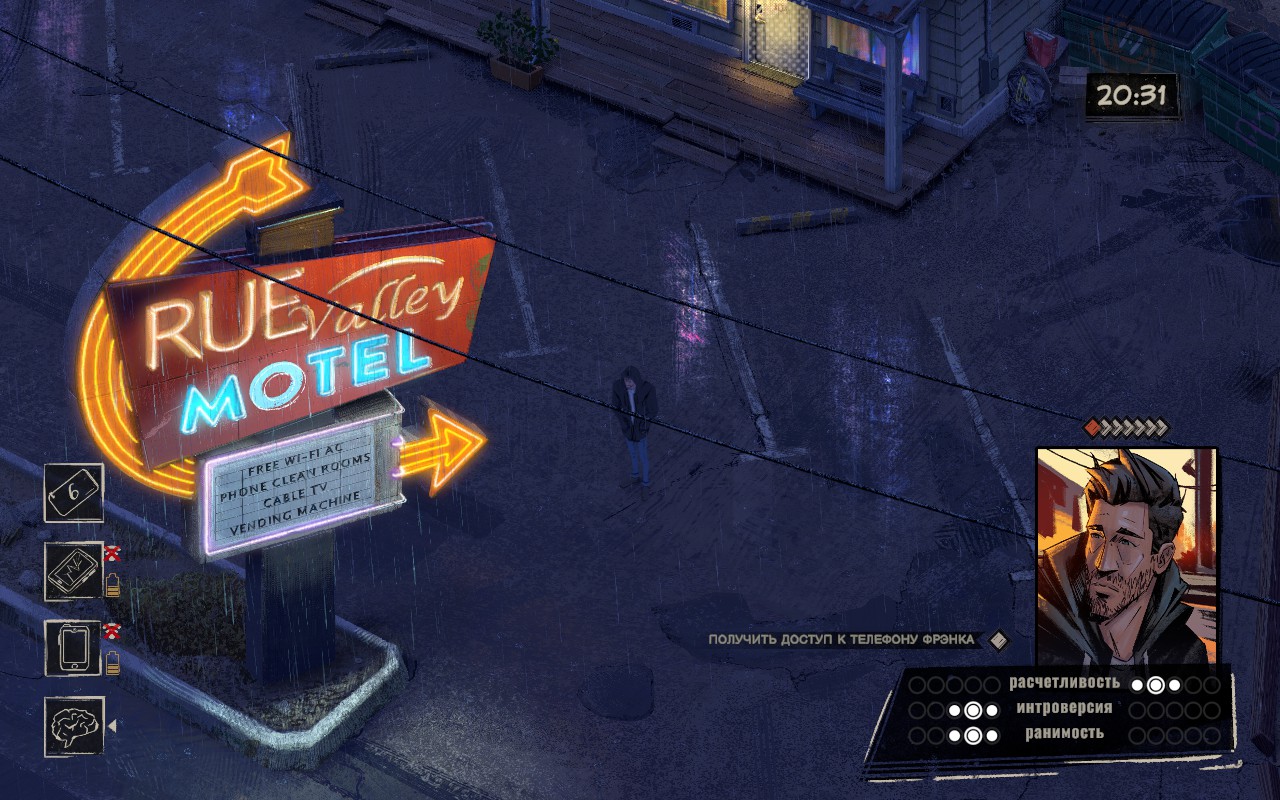
Task: Select the "расчетливость" trait row
Action: pos(1065,685)
